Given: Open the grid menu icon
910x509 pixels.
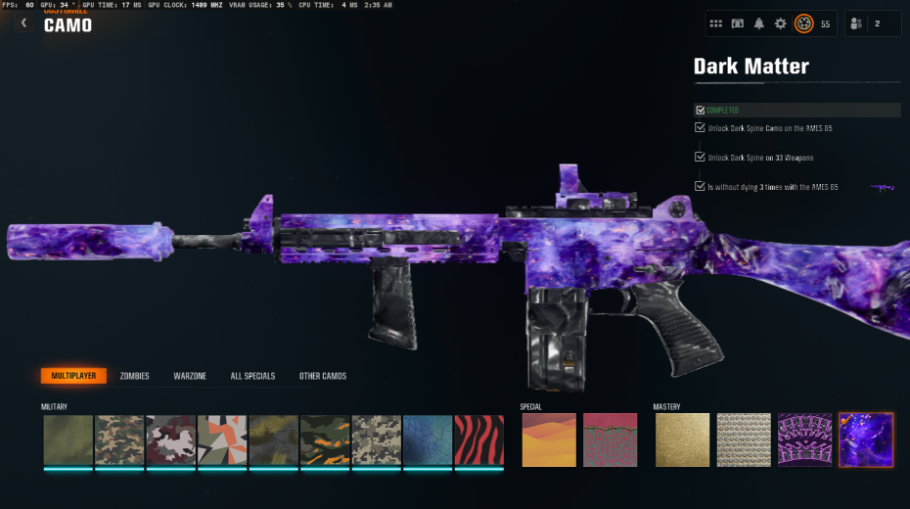Looking at the screenshot, I should (716, 23).
